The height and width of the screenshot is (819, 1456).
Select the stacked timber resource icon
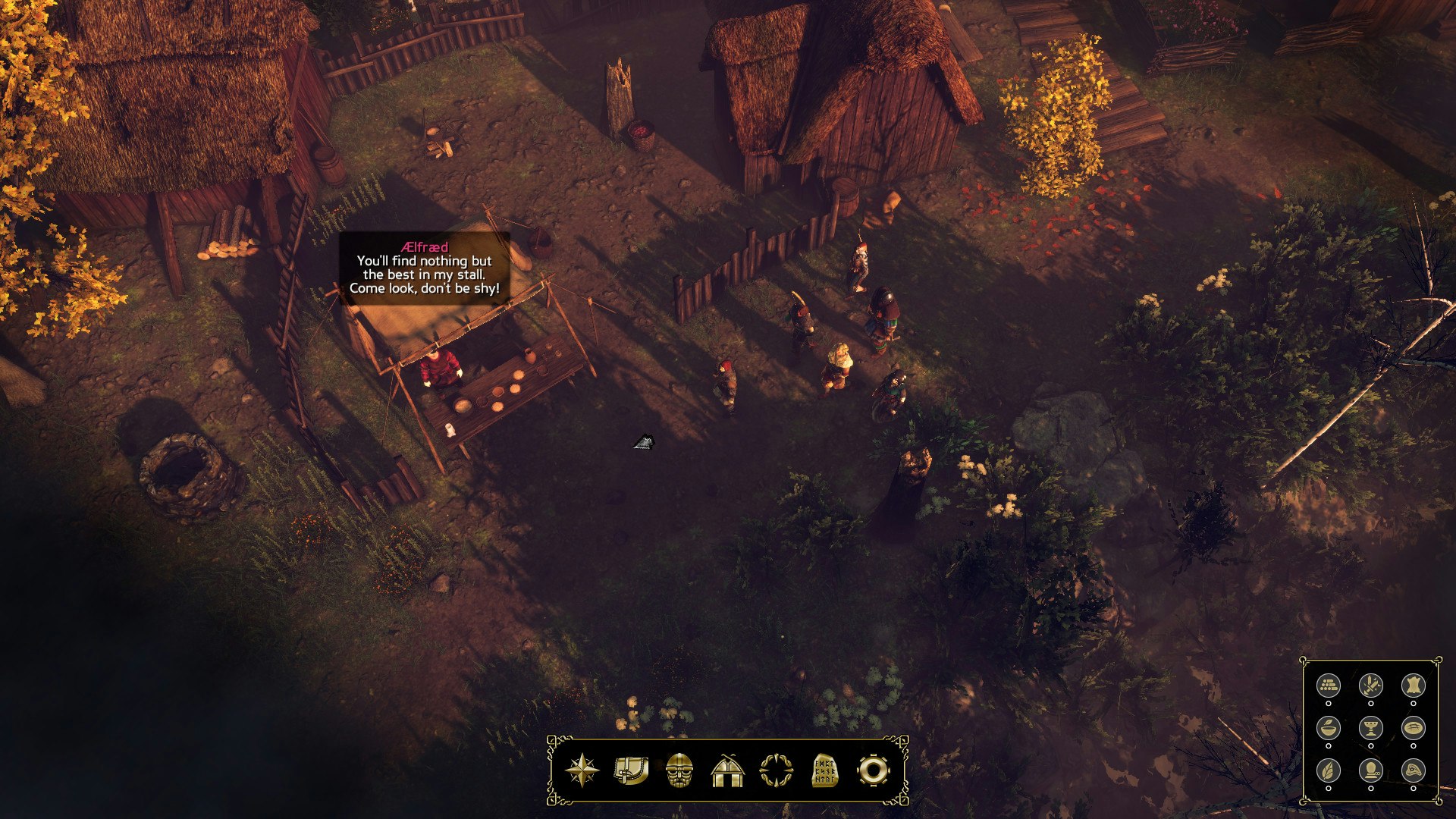click(x=1329, y=686)
